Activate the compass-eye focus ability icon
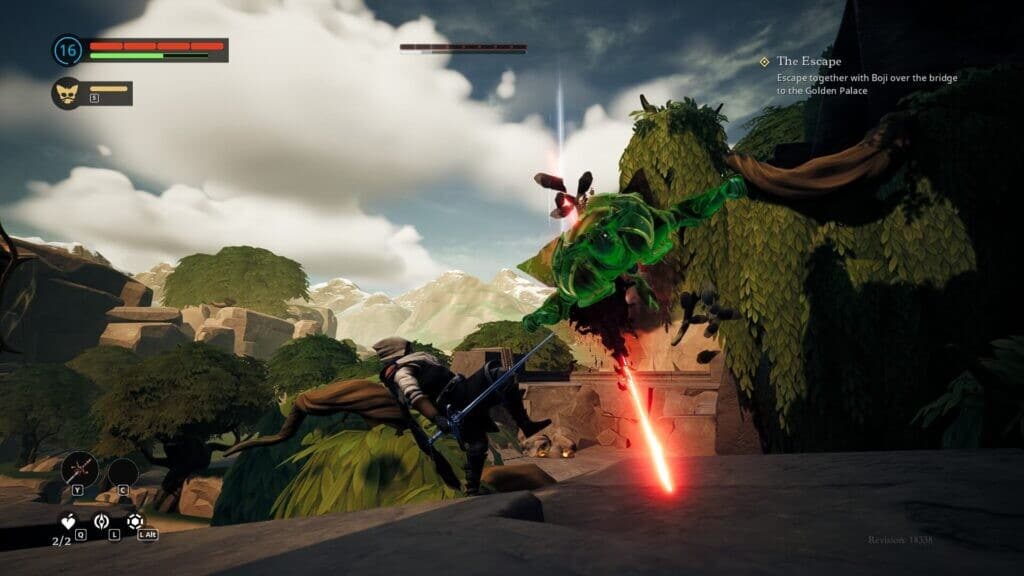 pyautogui.click(x=101, y=521)
